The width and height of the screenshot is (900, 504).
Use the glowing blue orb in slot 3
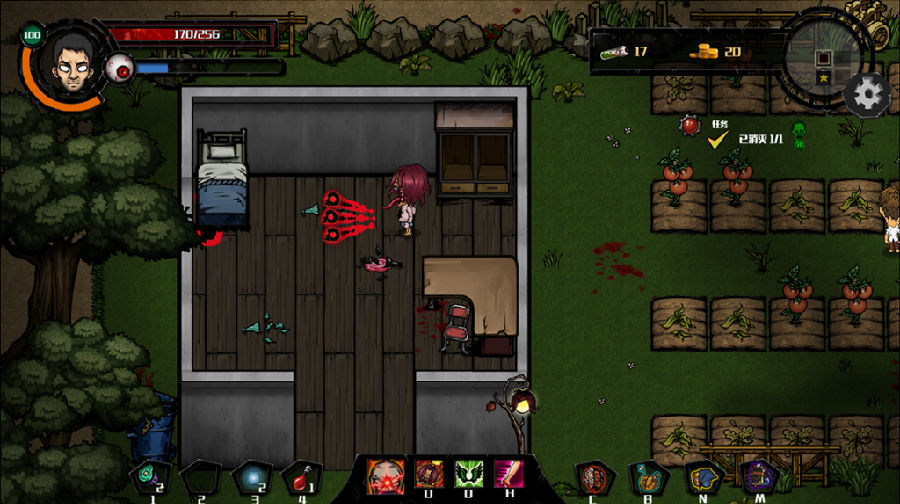250,477
